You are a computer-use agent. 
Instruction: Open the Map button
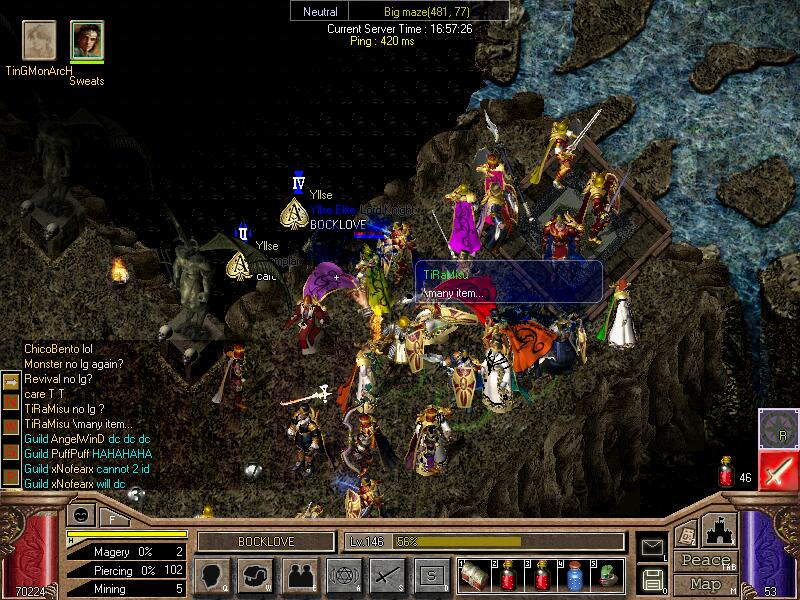pos(705,583)
